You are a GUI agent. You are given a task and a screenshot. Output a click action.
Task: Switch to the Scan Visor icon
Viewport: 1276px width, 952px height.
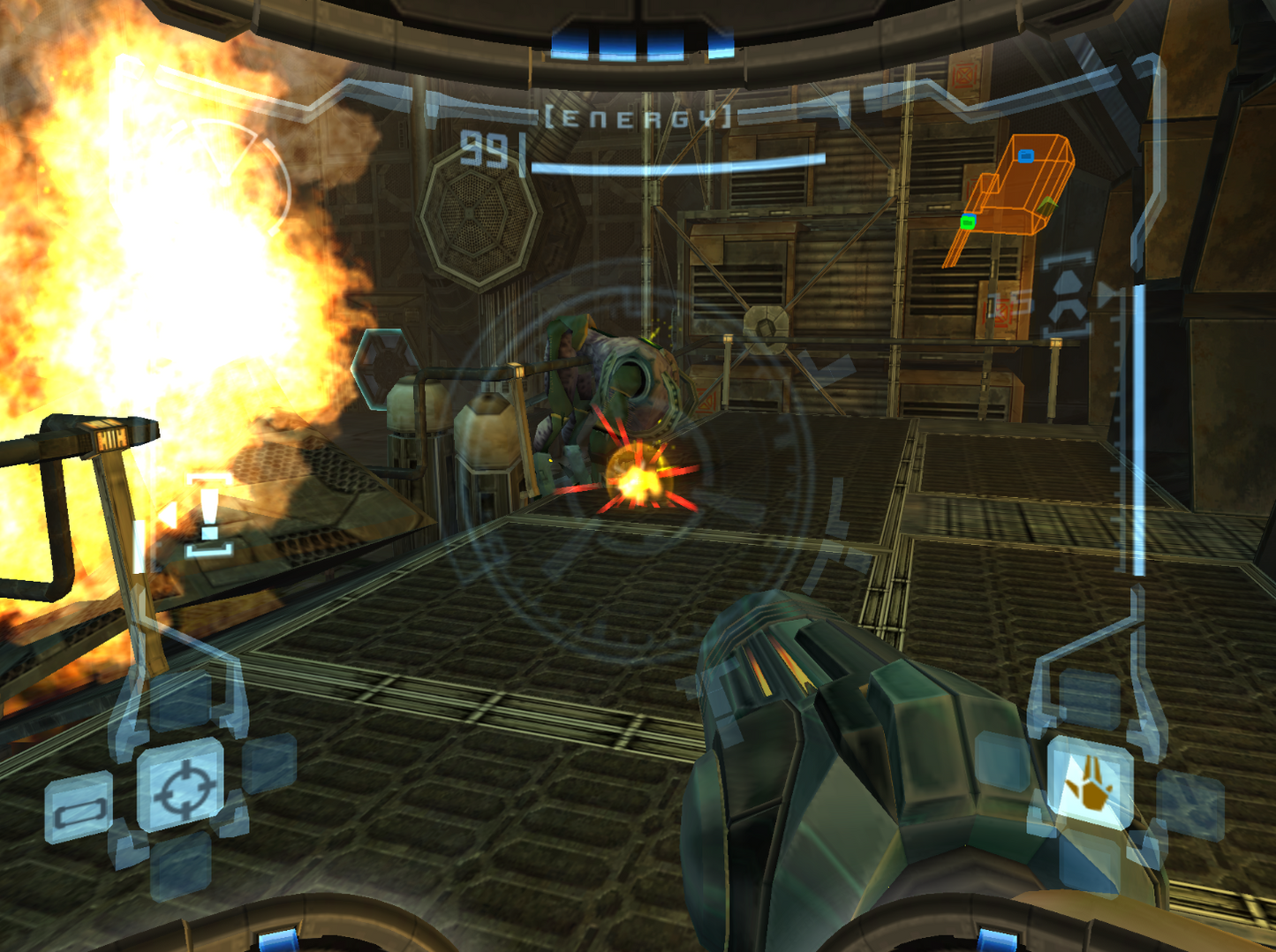tap(79, 808)
